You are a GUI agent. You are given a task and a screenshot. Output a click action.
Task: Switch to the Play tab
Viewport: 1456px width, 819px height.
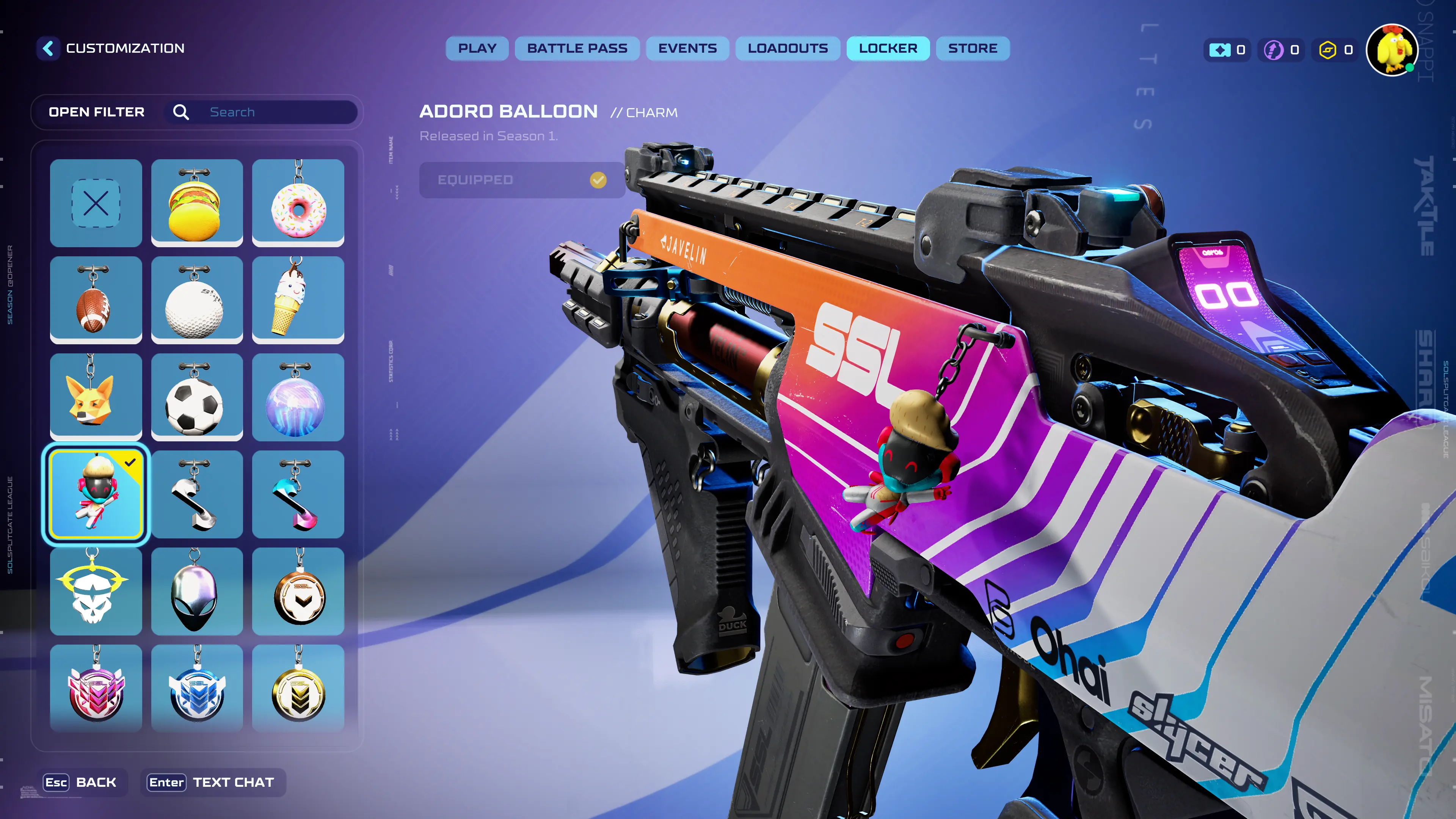click(x=477, y=49)
